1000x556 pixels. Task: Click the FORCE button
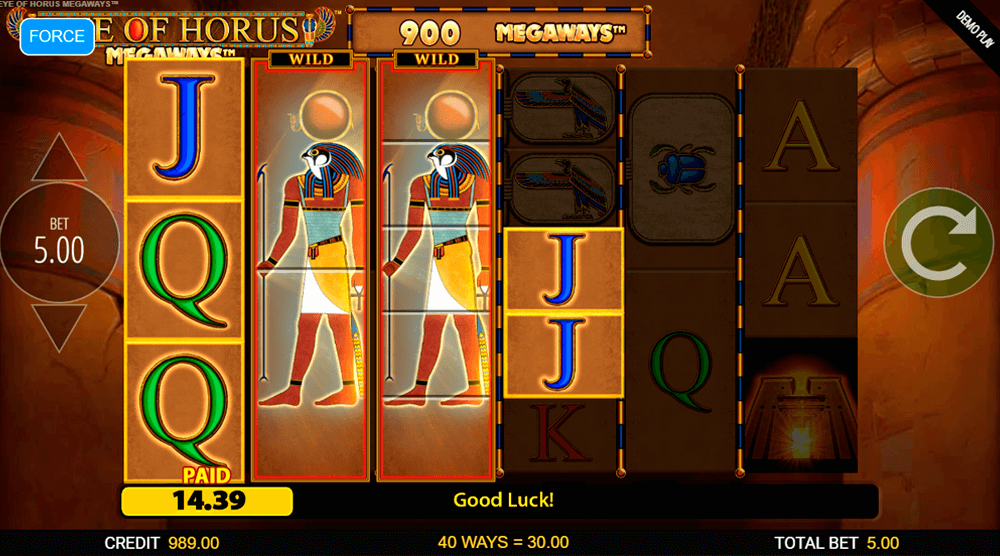click(57, 36)
